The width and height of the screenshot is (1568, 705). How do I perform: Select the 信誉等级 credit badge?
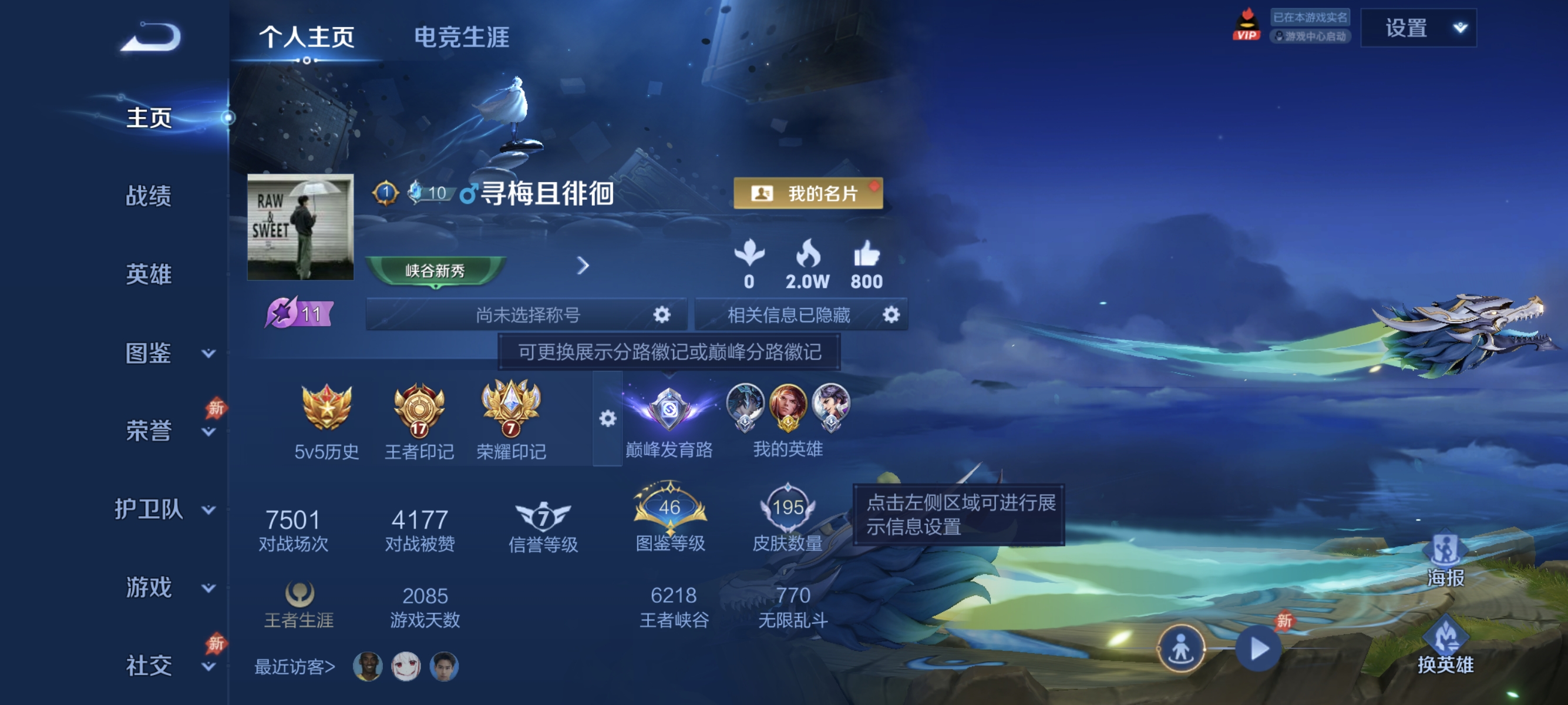[x=544, y=513]
